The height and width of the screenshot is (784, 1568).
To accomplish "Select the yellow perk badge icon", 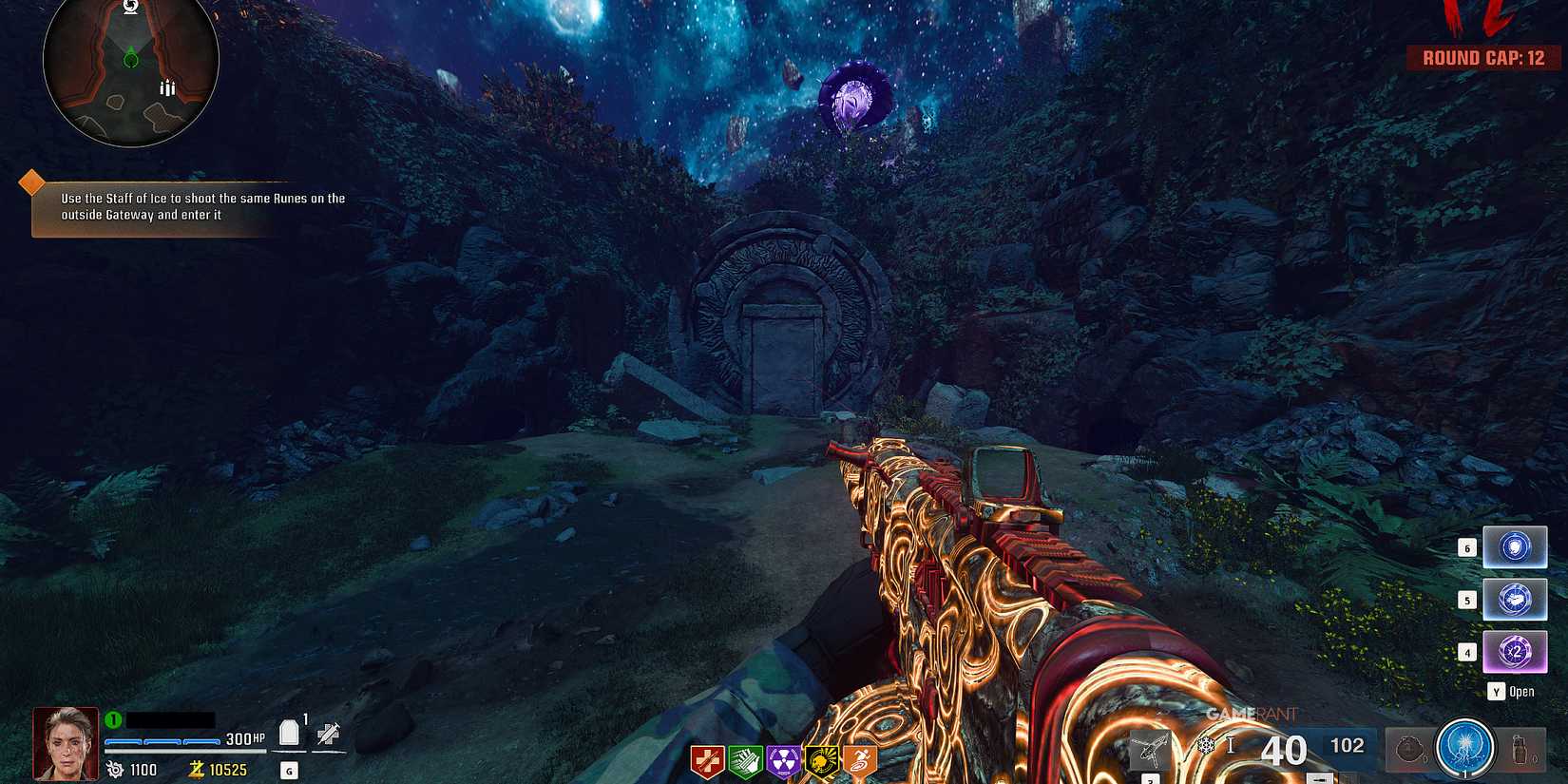I will click(x=820, y=758).
